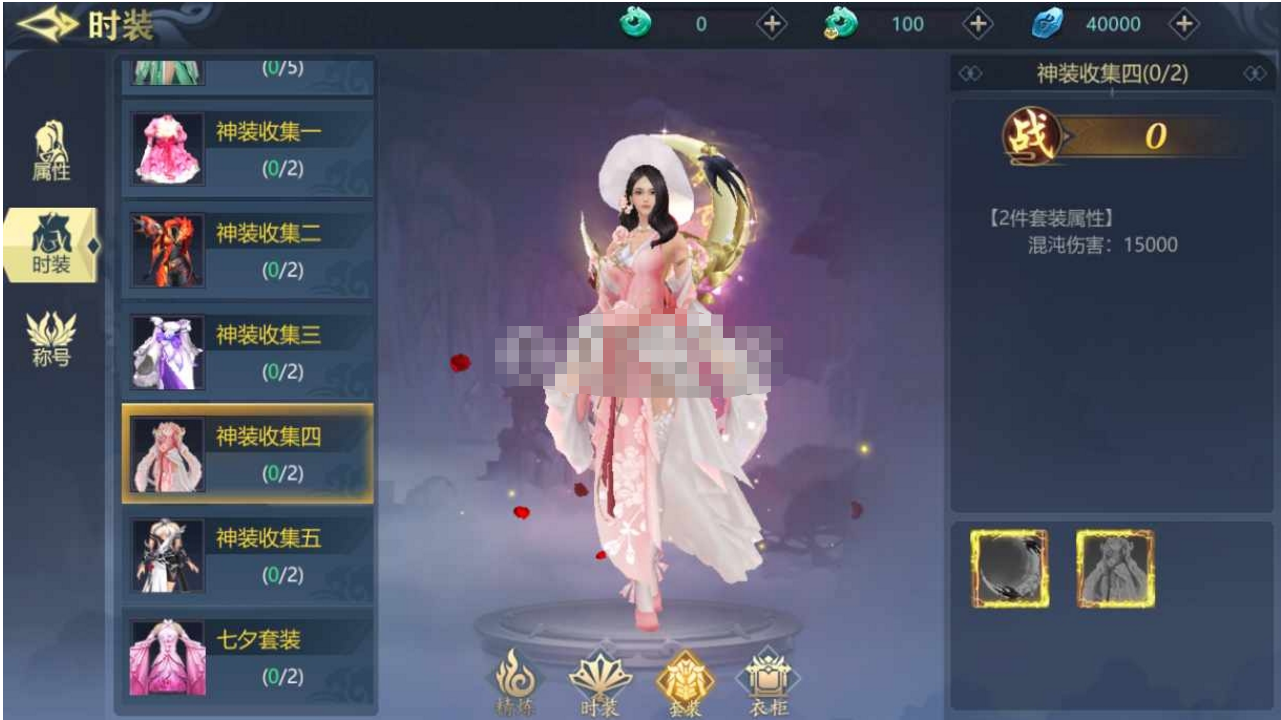Screen dimensions: 1281x720
Task: Choose the 神装收集二 set entry
Action: [x=247, y=250]
